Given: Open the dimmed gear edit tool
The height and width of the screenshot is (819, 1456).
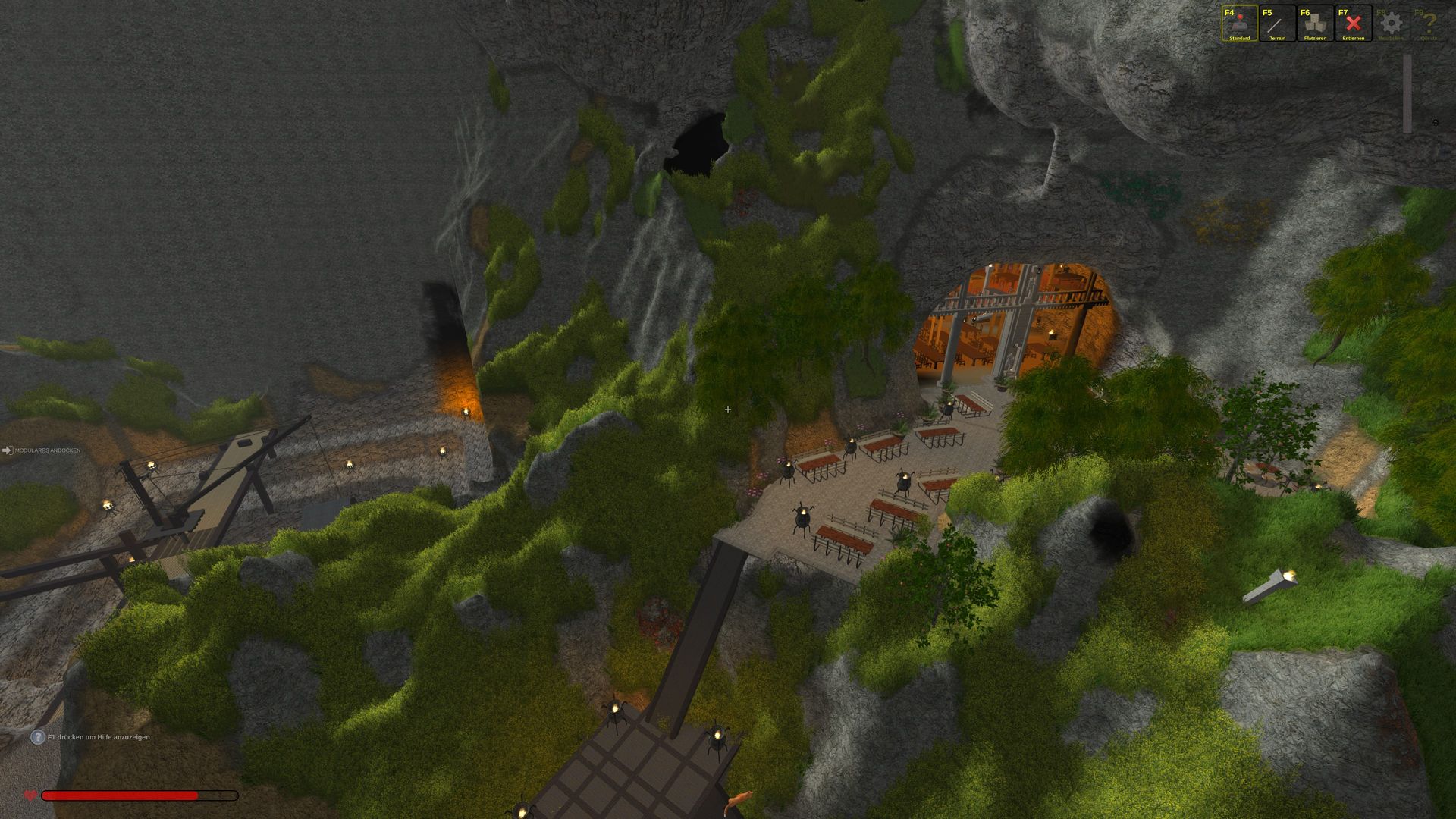Looking at the screenshot, I should pos(1391,24).
